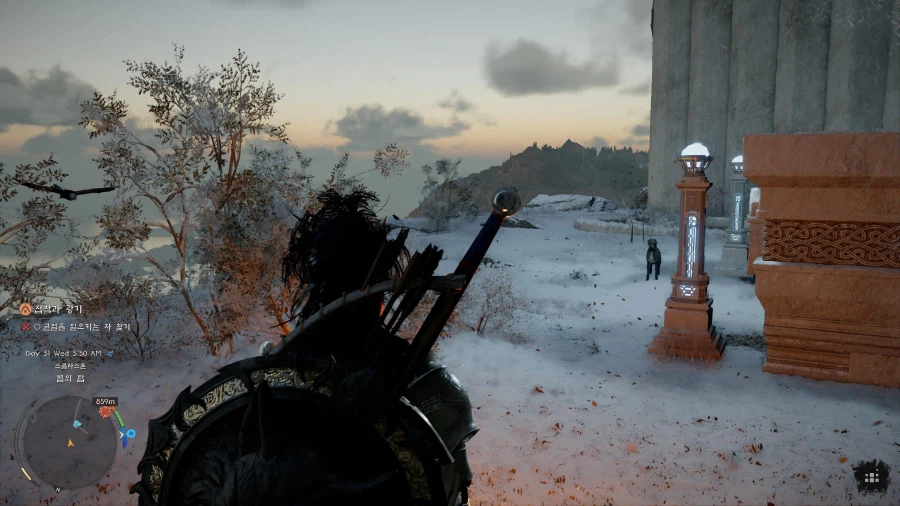Click the red X quest objective line
Image resolution: width=900 pixels, height=506 pixels.
click(x=76, y=327)
